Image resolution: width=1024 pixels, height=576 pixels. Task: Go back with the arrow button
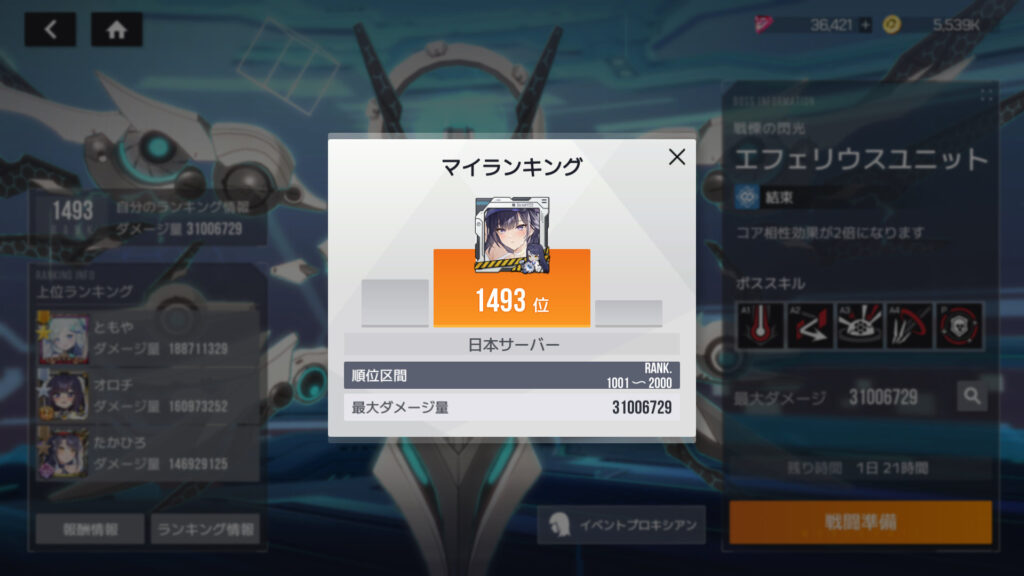pyautogui.click(x=50, y=30)
